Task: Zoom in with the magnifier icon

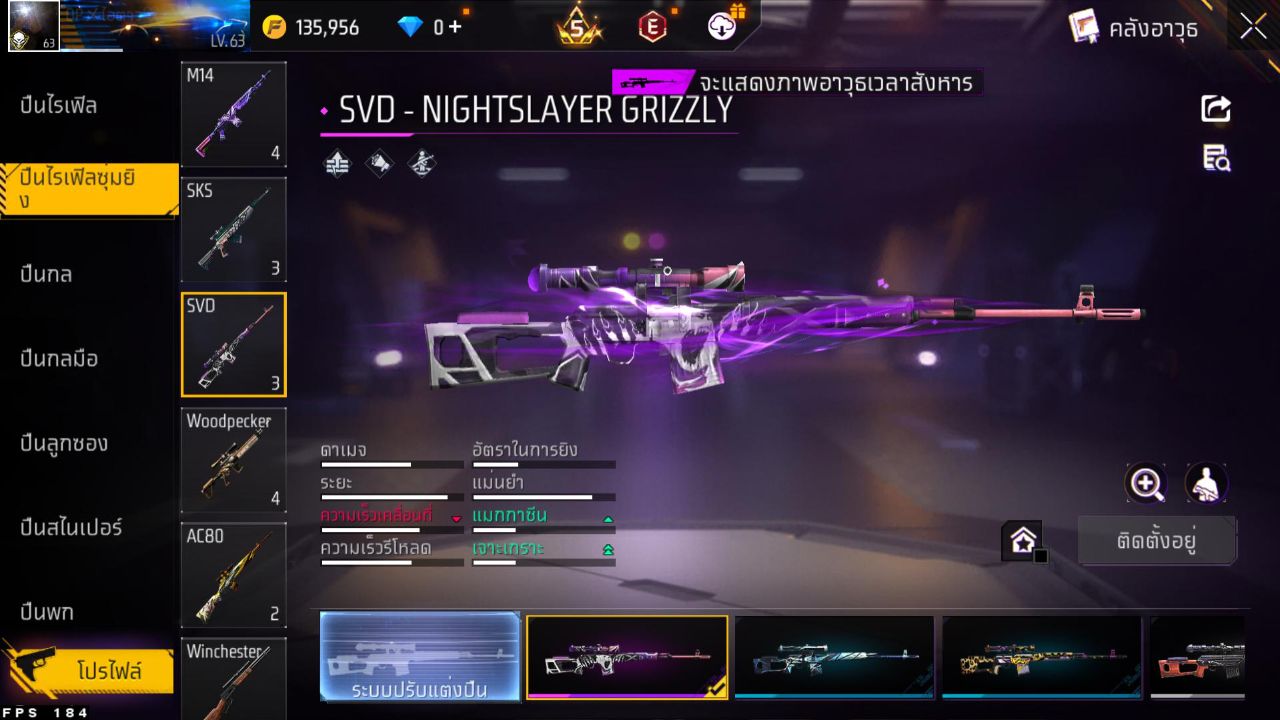Action: coord(1146,484)
